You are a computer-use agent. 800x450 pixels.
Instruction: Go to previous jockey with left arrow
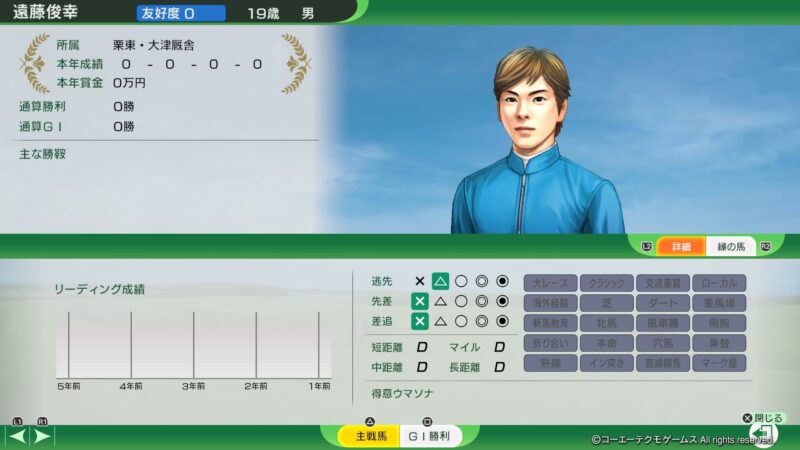(x=17, y=436)
